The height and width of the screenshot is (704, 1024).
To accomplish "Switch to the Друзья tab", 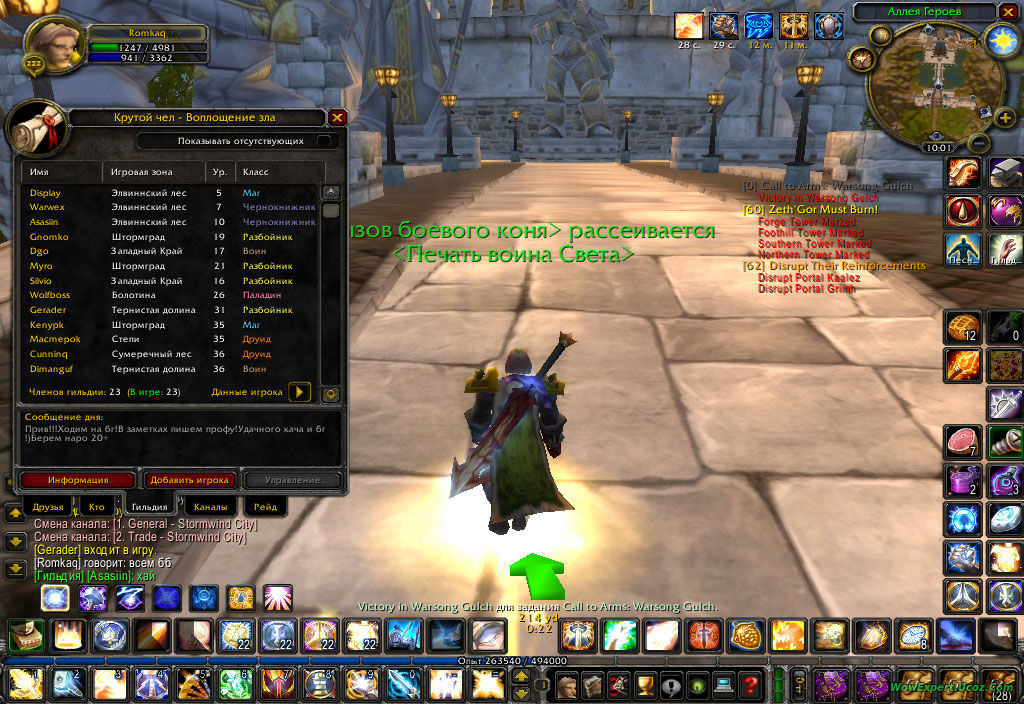I will [x=48, y=507].
